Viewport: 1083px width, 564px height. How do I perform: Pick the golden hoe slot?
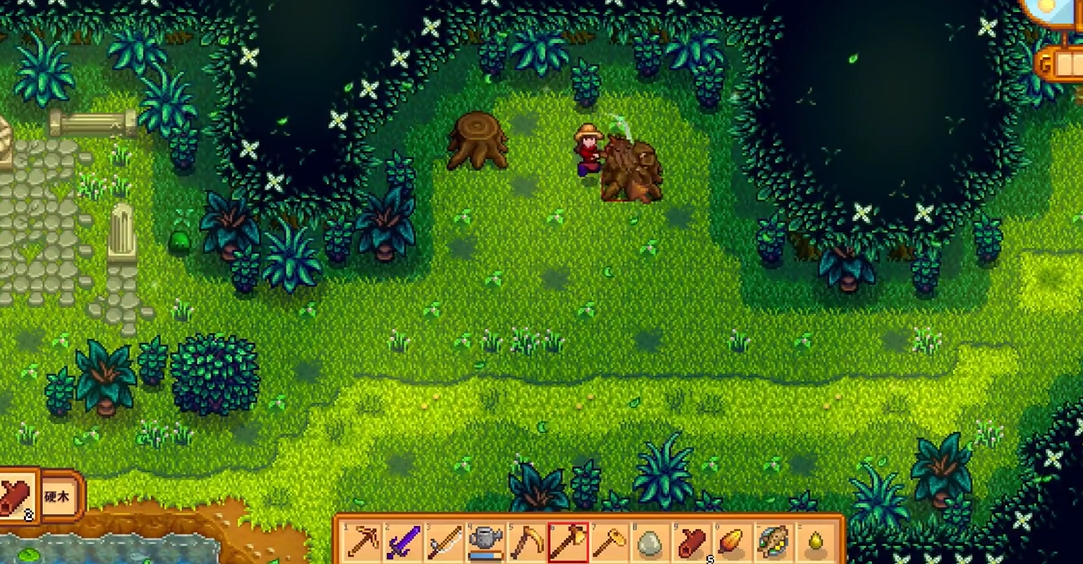pyautogui.click(x=608, y=543)
